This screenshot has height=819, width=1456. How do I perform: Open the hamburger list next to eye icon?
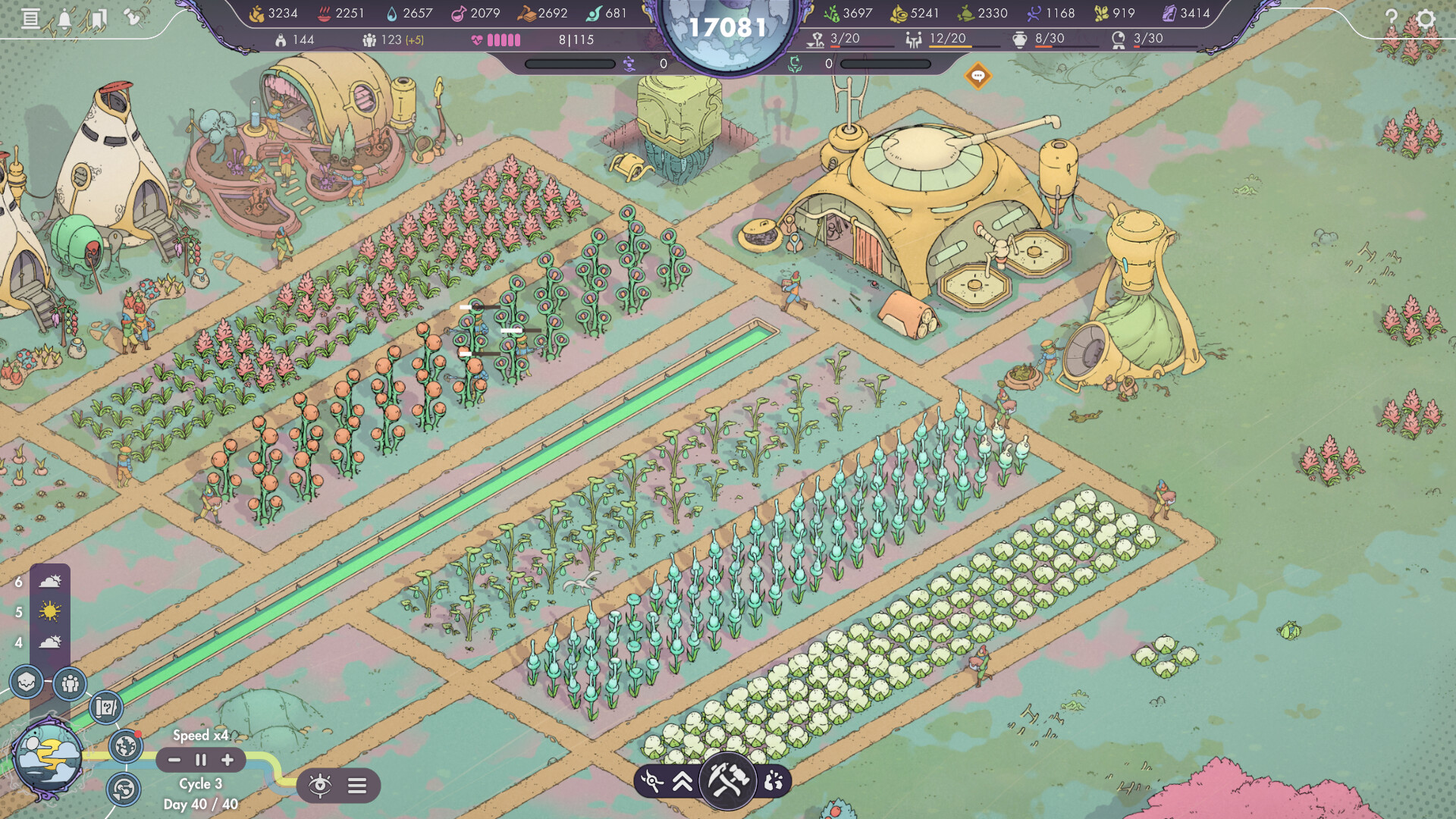point(356,785)
